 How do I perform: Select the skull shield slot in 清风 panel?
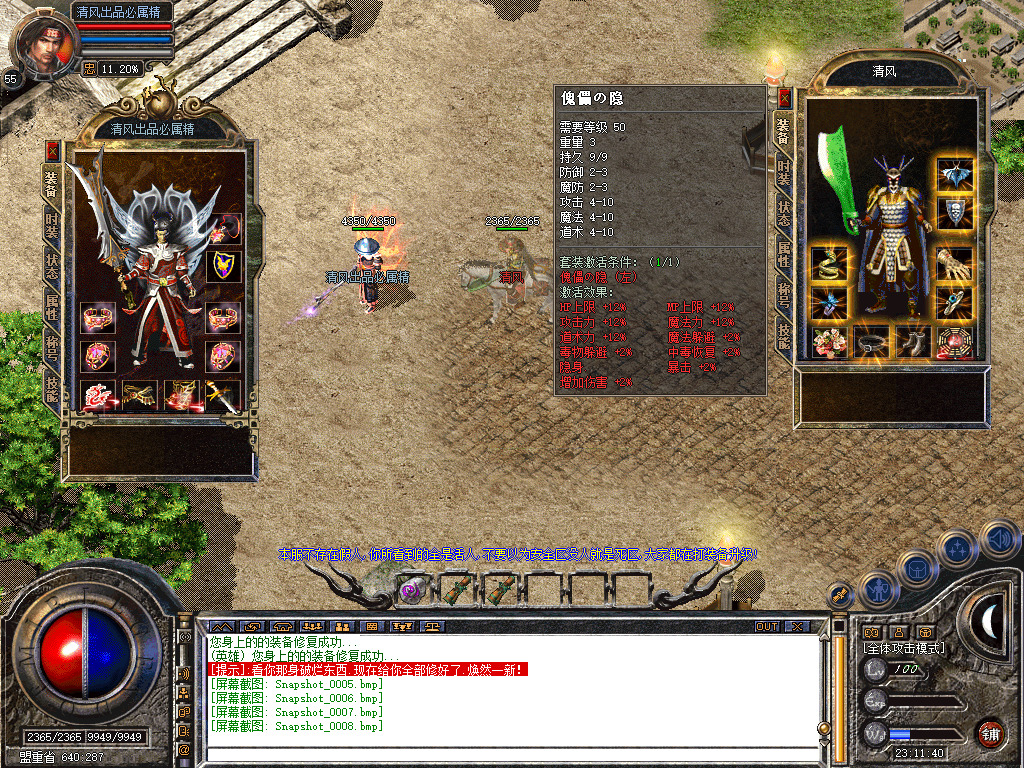pyautogui.click(x=955, y=213)
